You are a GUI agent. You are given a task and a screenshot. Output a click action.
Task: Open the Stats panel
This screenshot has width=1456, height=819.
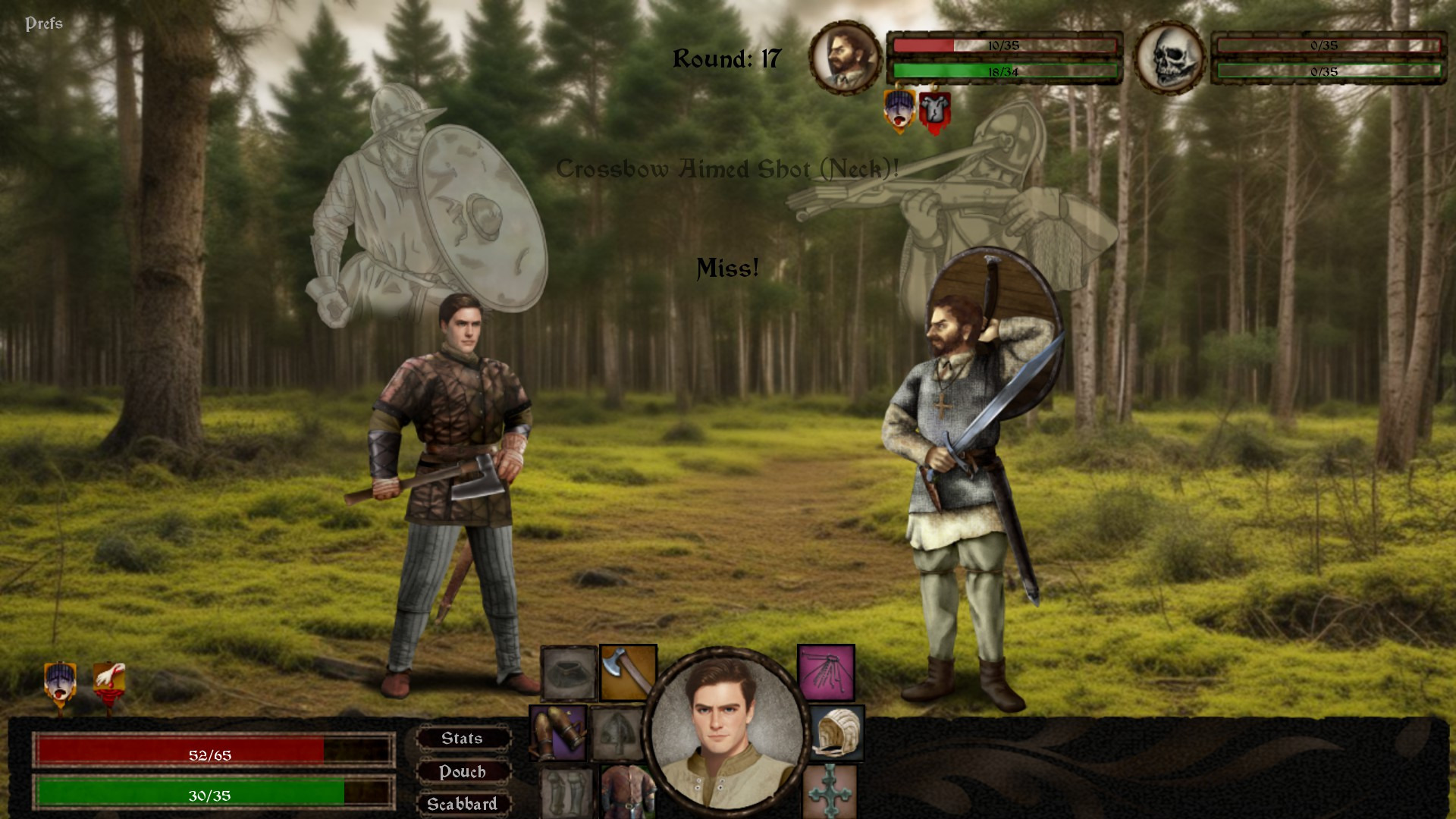pyautogui.click(x=462, y=739)
